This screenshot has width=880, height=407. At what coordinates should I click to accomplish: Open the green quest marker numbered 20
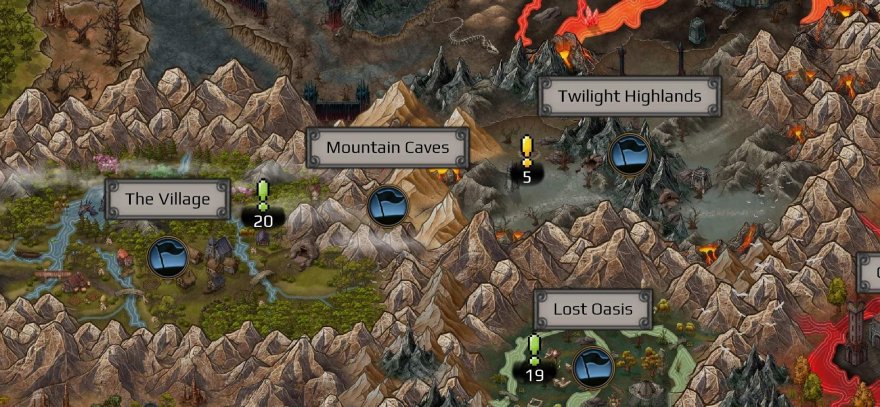[x=263, y=204]
